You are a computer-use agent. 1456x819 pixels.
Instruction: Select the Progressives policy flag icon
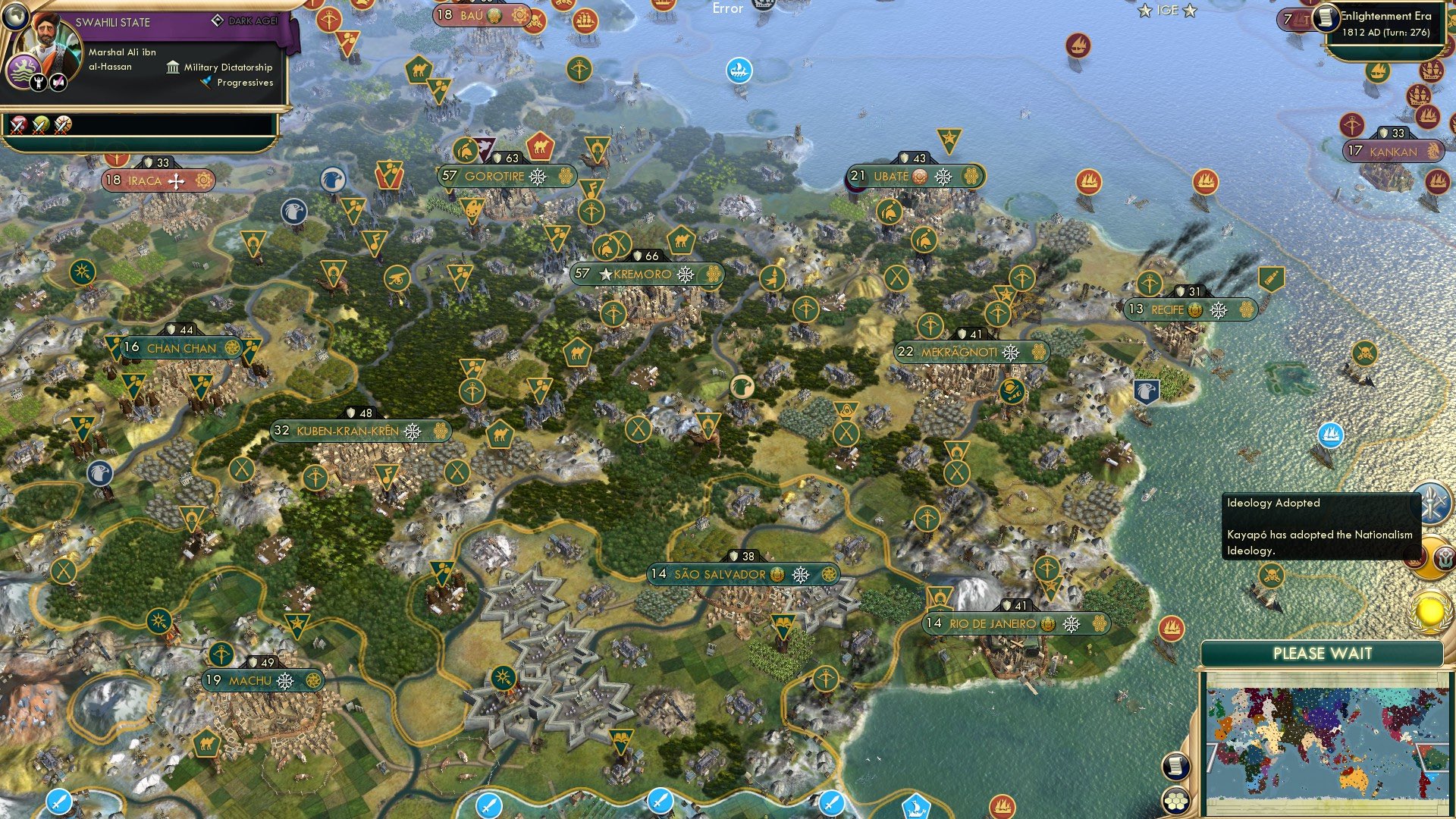[204, 83]
